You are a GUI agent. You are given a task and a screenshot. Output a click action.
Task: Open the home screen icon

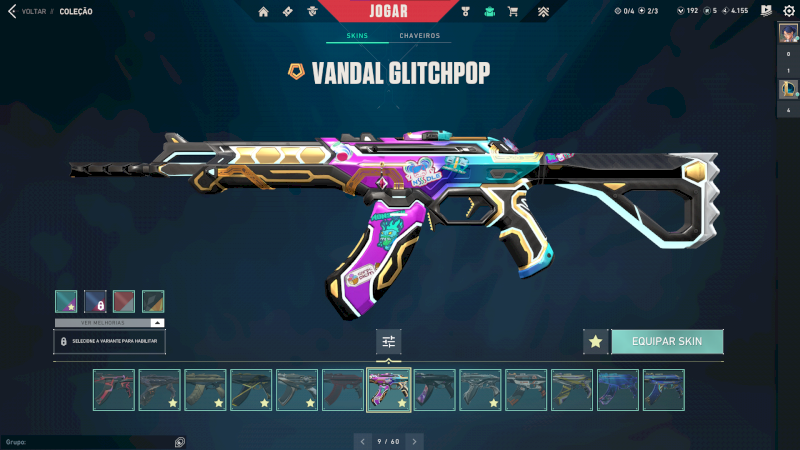pyautogui.click(x=263, y=12)
